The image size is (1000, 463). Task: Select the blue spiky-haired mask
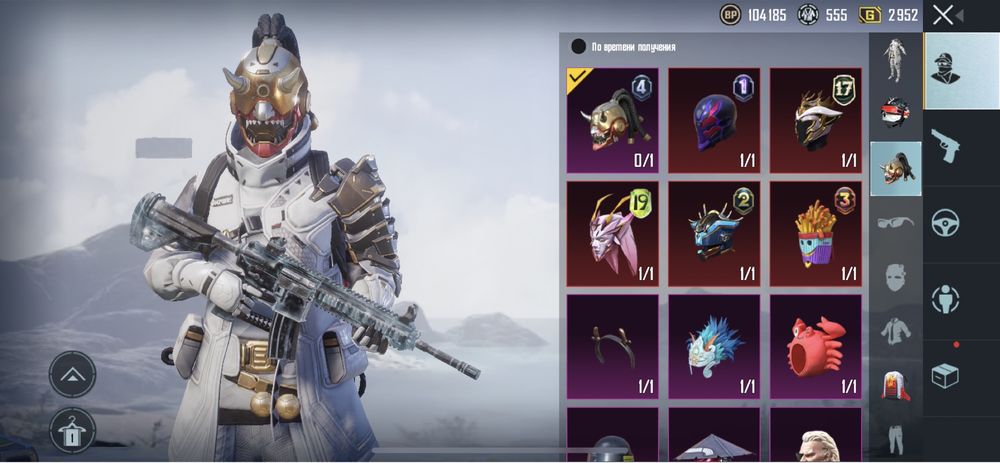pyautogui.click(x=714, y=346)
